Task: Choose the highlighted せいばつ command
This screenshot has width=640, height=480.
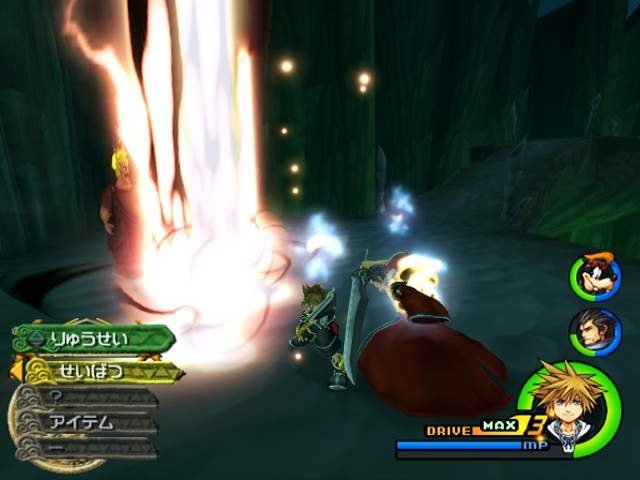Action: (x=98, y=371)
